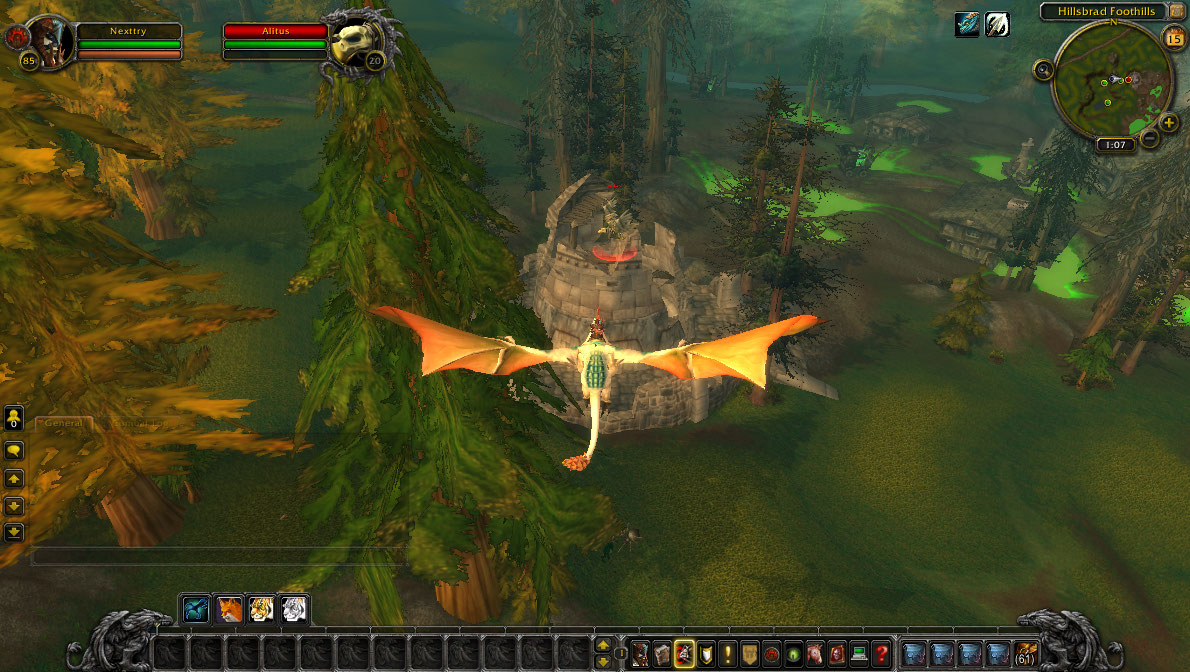Click the Nexttry player portrait

[47, 40]
